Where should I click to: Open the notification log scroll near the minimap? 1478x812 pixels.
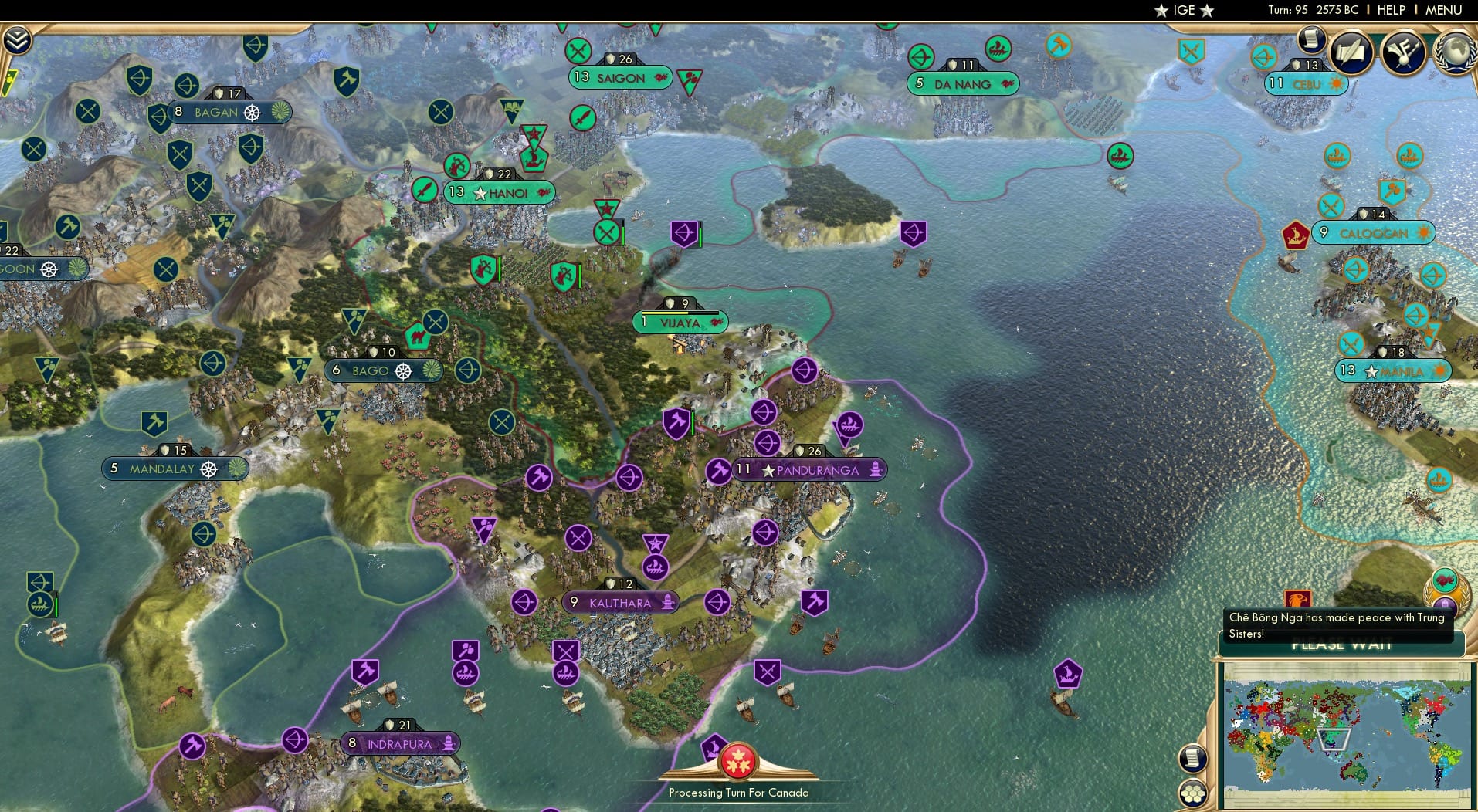pos(1193,758)
